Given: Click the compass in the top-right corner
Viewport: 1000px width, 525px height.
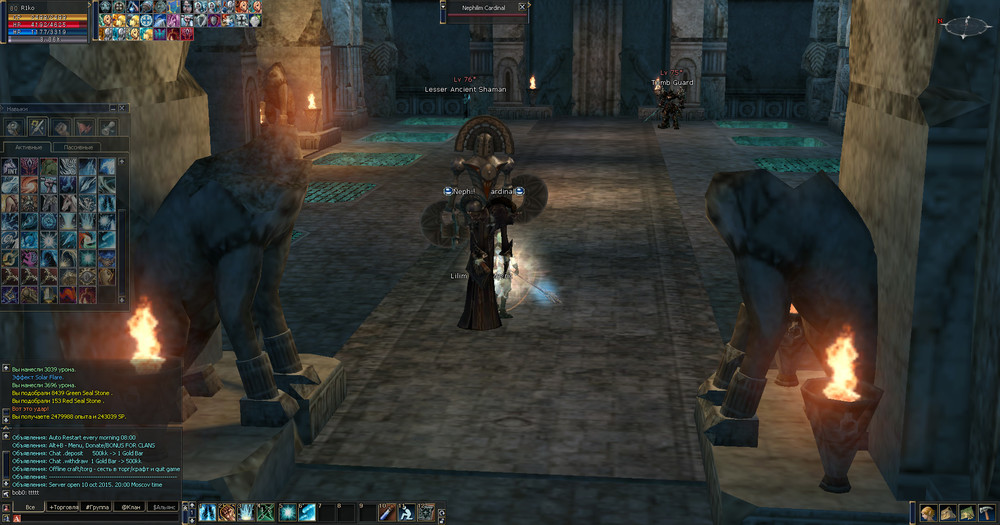Looking at the screenshot, I should click(964, 26).
